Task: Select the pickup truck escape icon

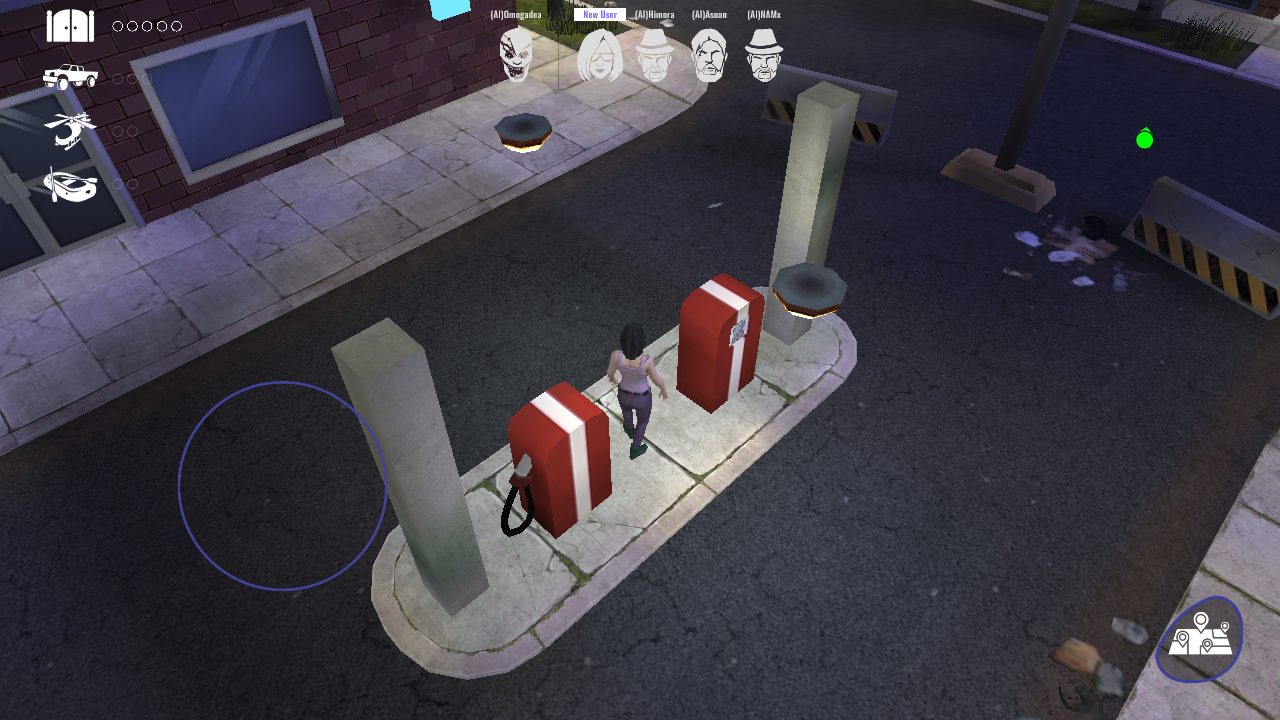Action: pyautogui.click(x=70, y=77)
